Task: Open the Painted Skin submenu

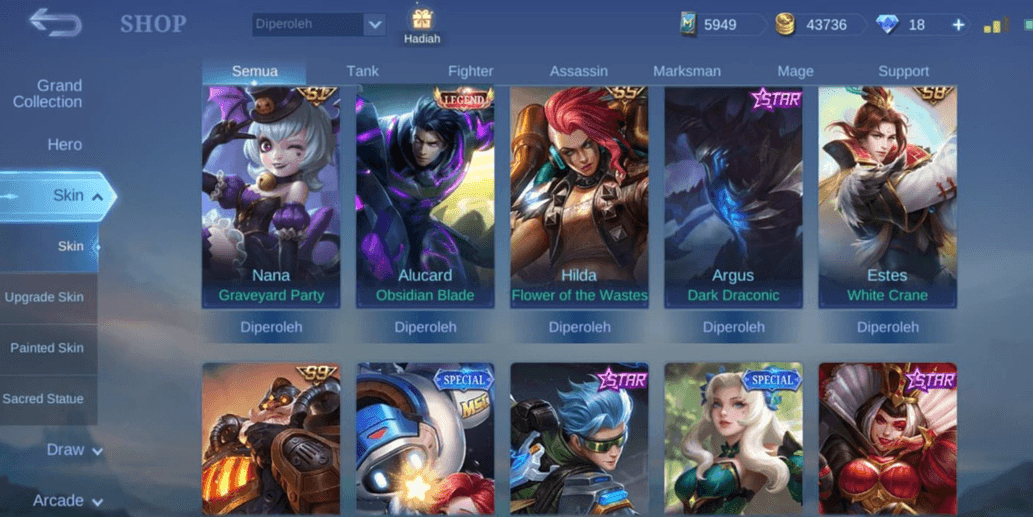Action: point(47,348)
